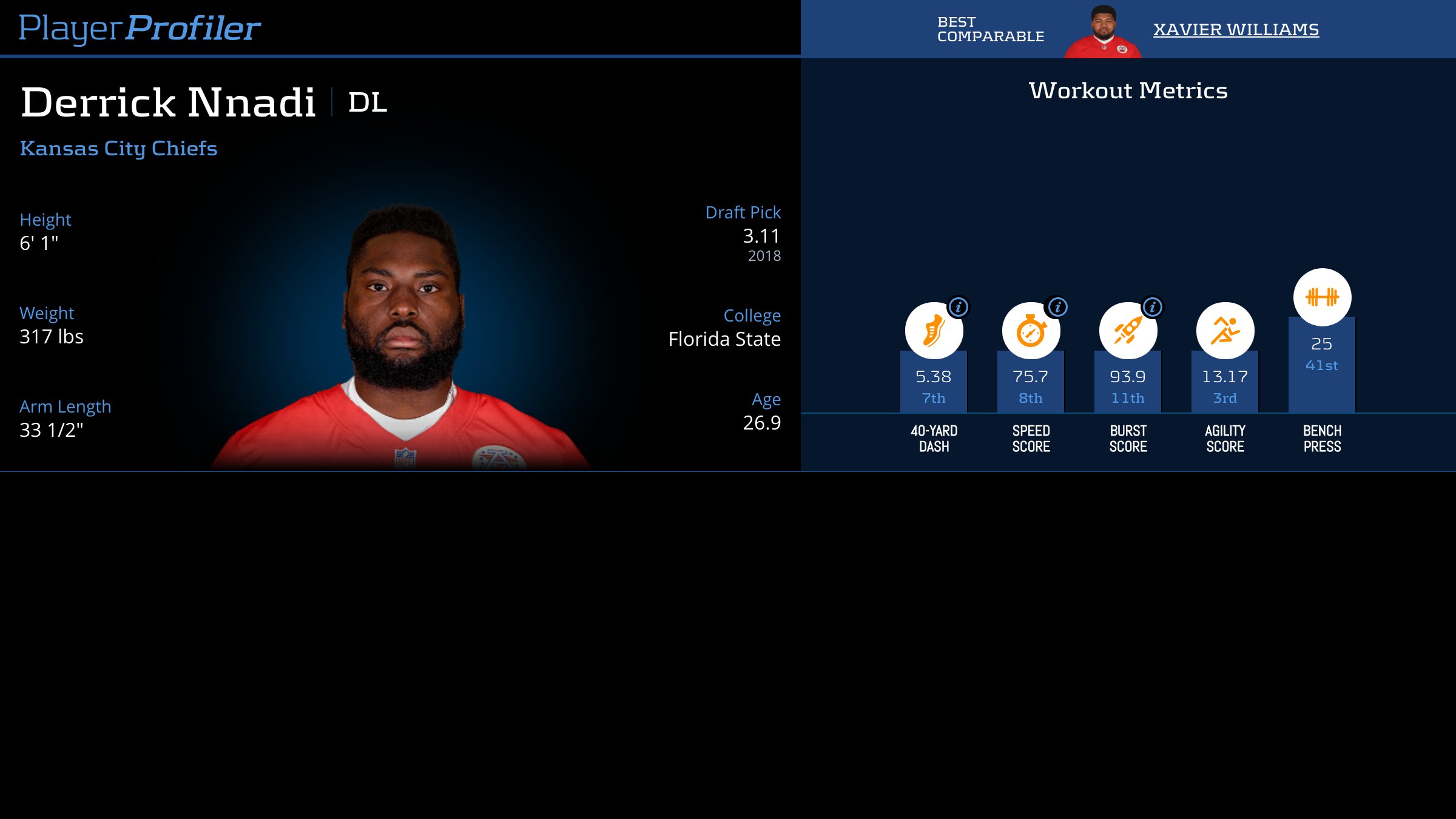Select the Speed Score stopwatch icon

click(1030, 332)
